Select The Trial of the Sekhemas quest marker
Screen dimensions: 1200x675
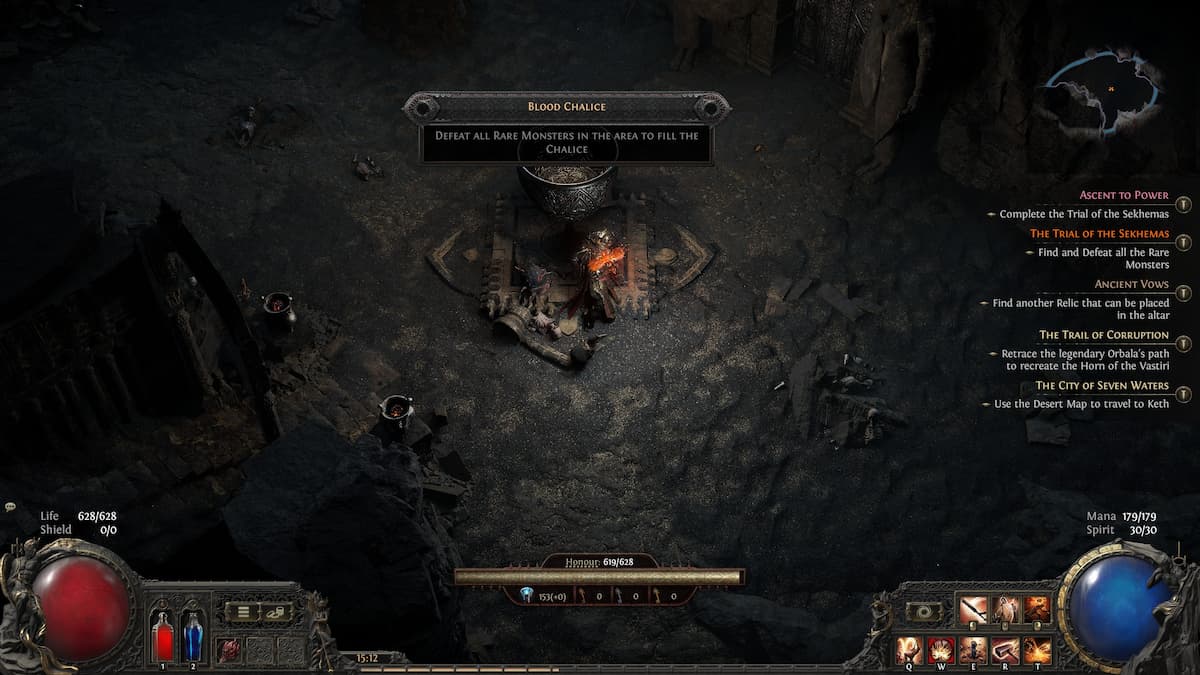point(1183,243)
